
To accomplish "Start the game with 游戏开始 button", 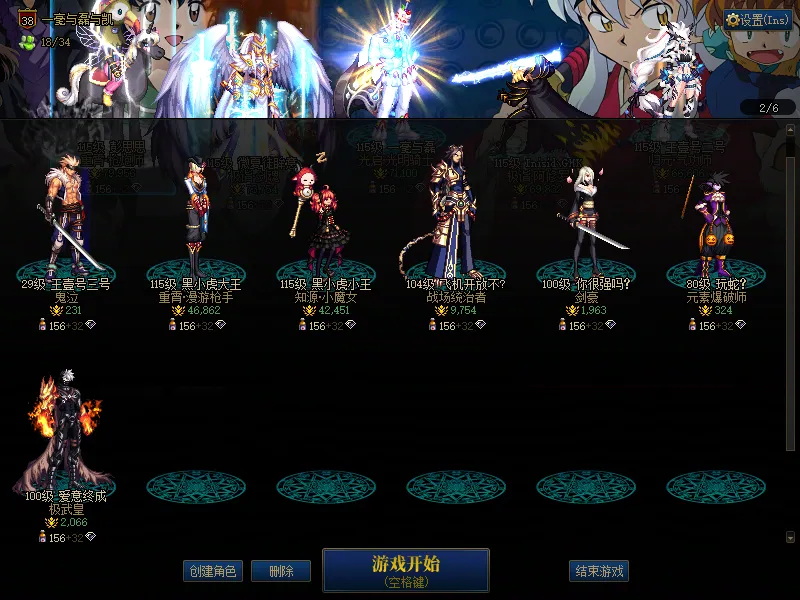I will [x=405, y=570].
